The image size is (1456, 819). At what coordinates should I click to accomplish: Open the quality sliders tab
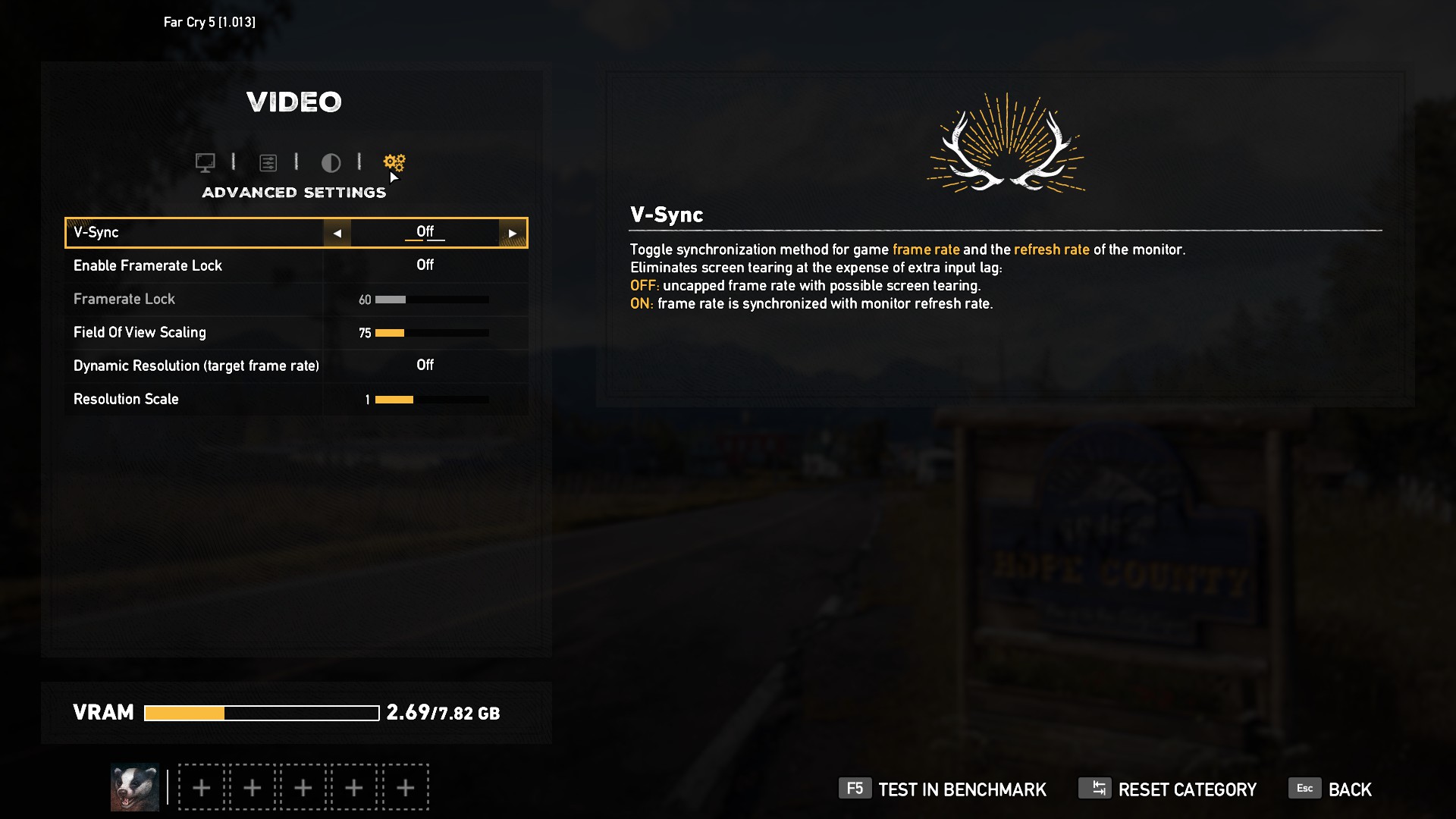268,162
